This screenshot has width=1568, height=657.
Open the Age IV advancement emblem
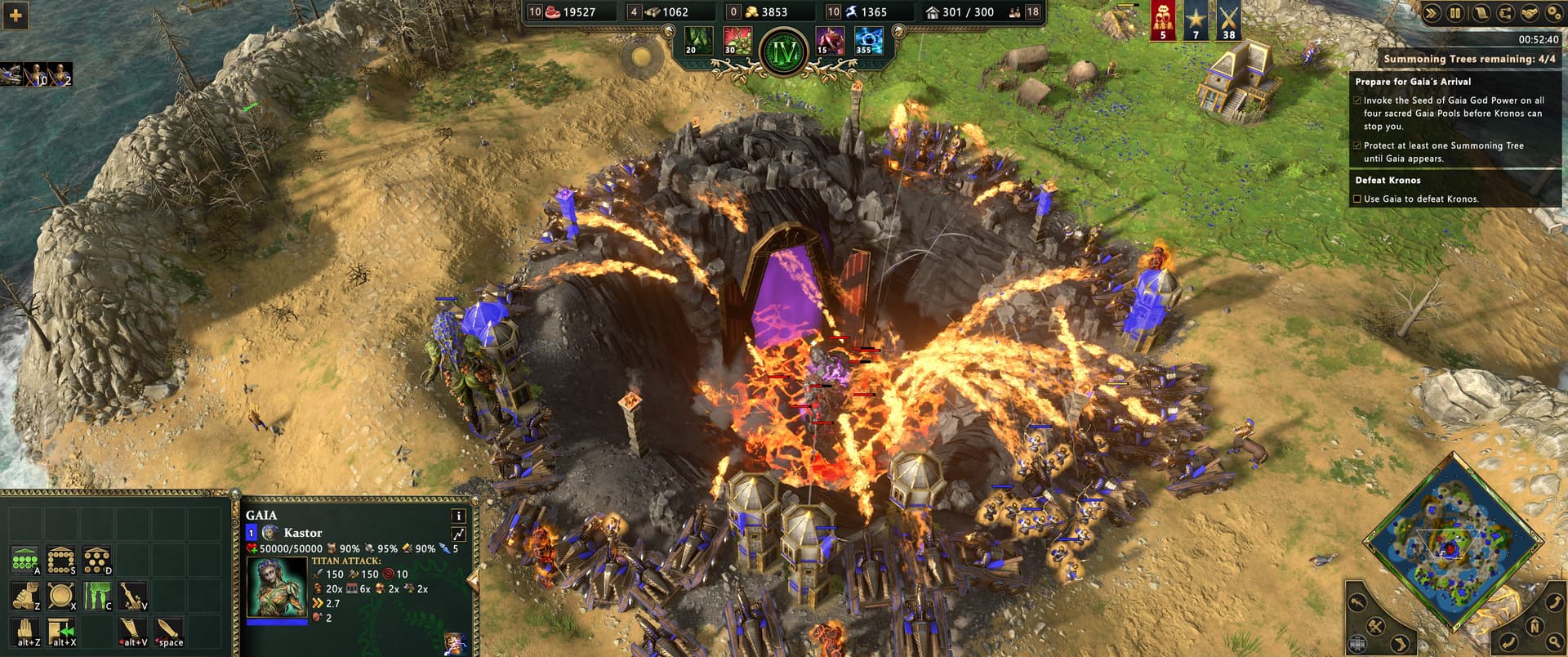783,52
